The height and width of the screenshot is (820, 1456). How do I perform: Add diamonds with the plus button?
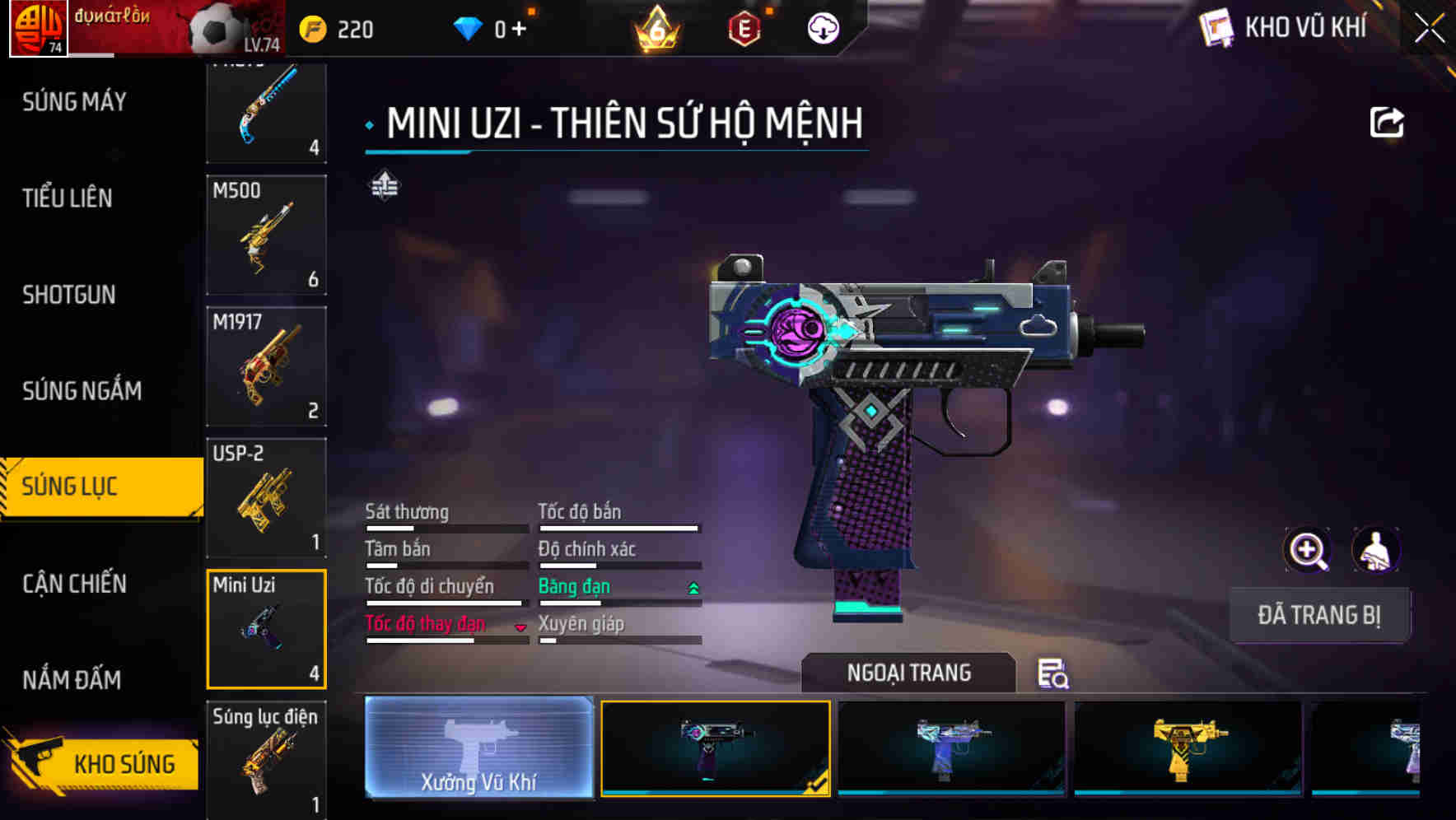coord(519,30)
